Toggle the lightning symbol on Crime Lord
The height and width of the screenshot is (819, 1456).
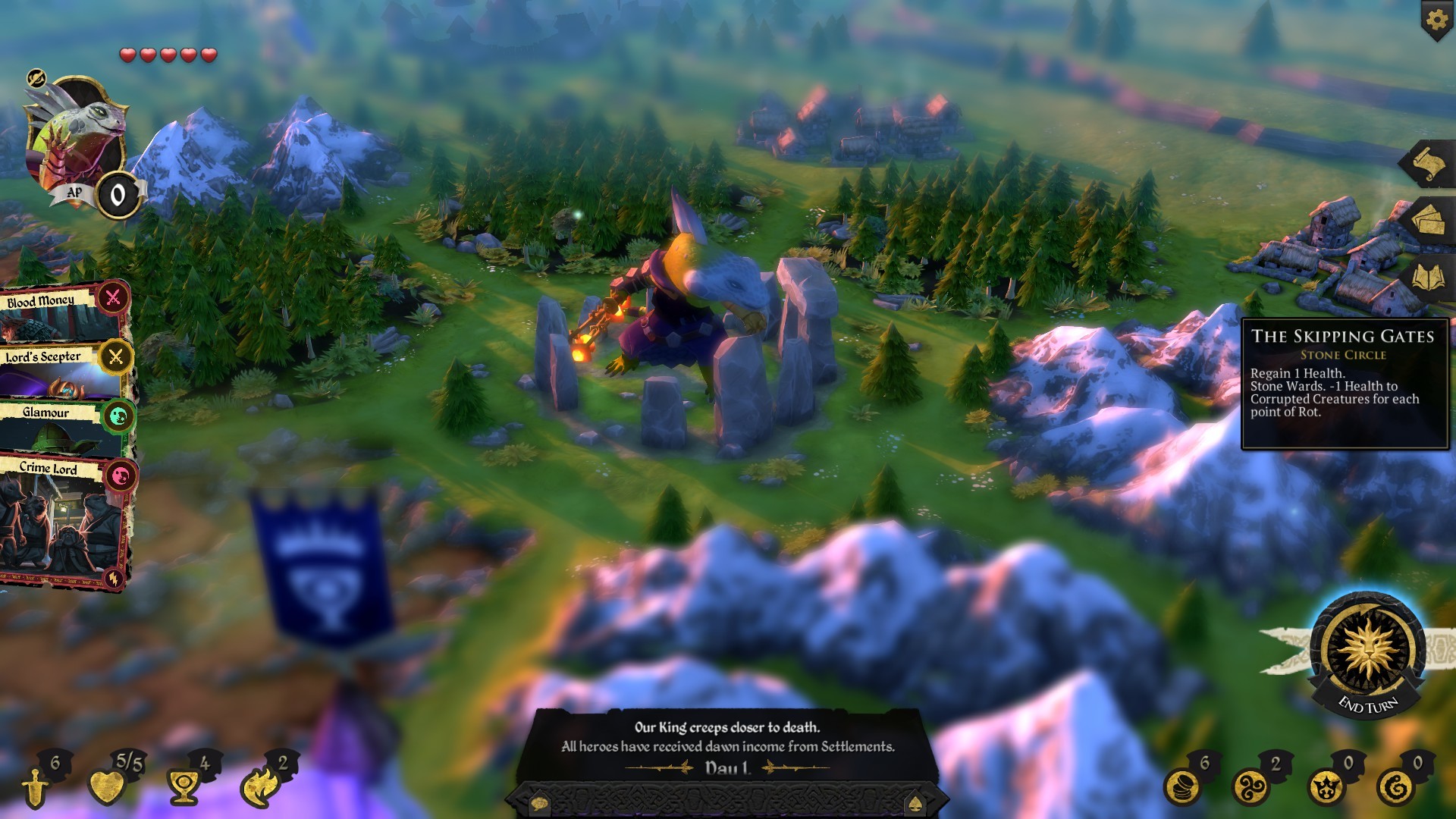(x=113, y=577)
